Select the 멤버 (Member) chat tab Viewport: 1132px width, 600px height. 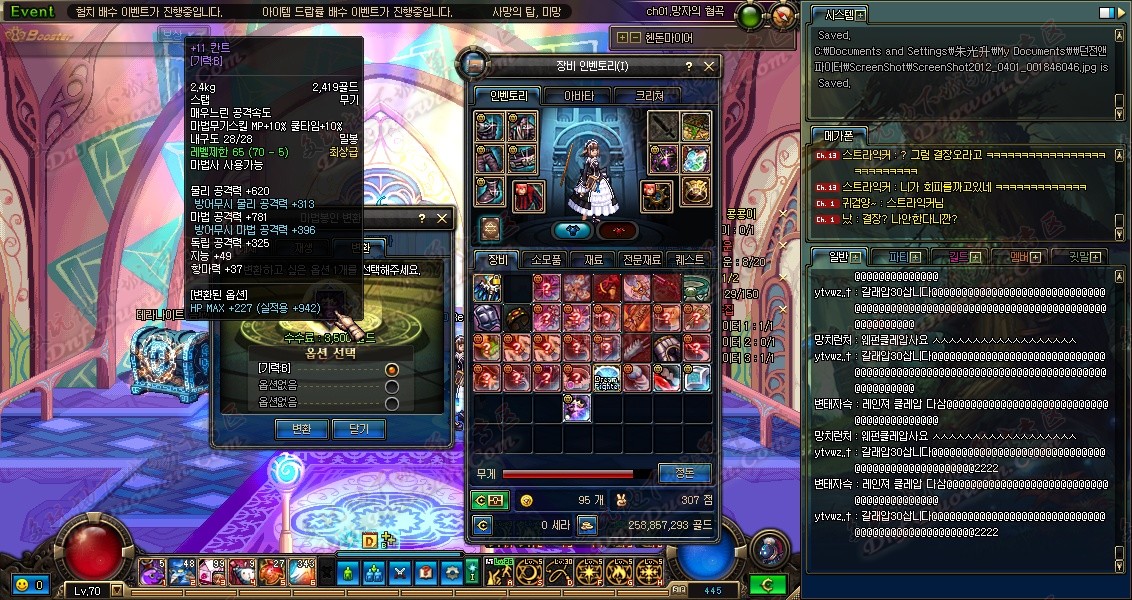click(1016, 257)
